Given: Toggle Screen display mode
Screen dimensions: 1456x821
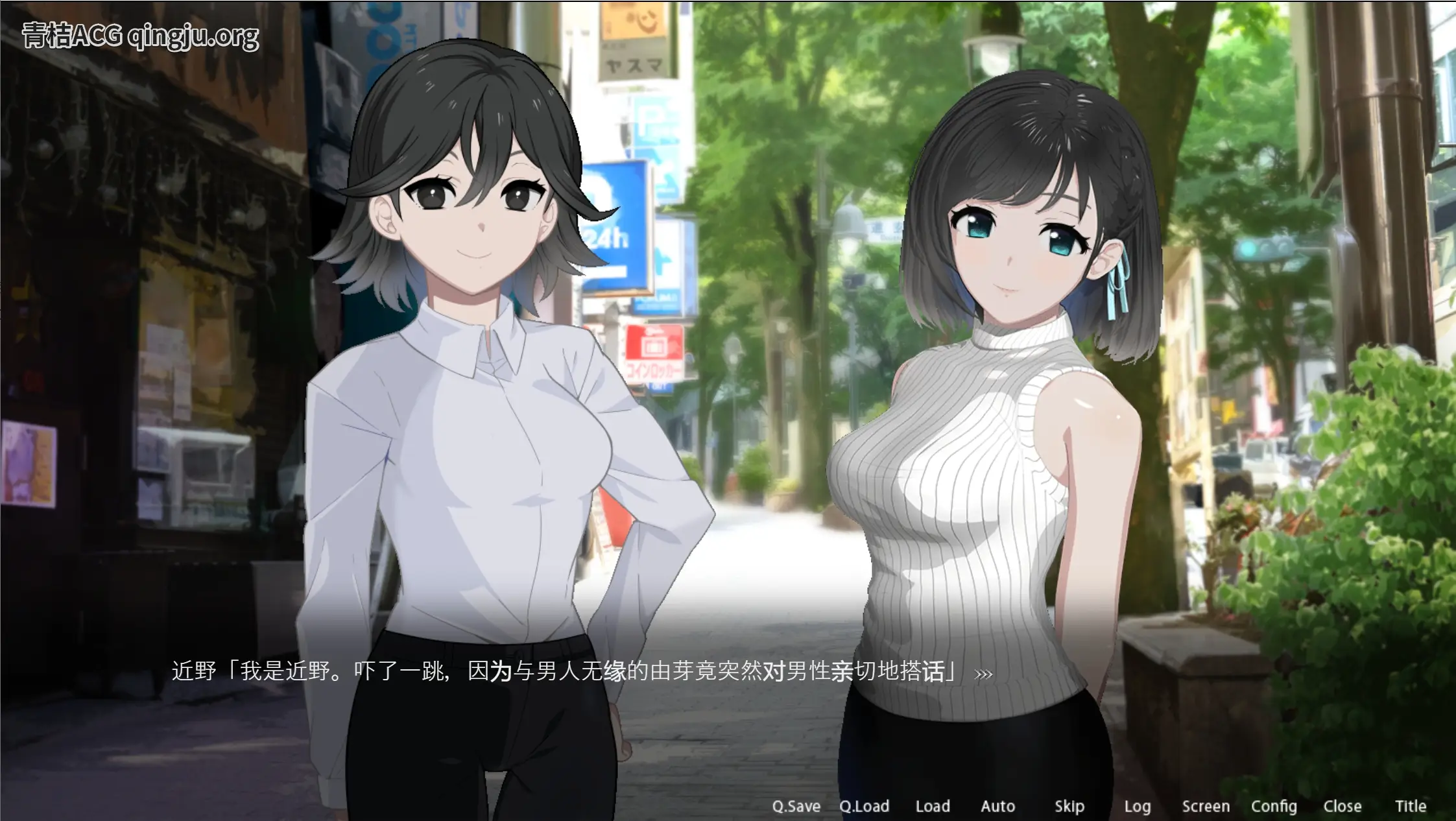Looking at the screenshot, I should (x=1206, y=806).
